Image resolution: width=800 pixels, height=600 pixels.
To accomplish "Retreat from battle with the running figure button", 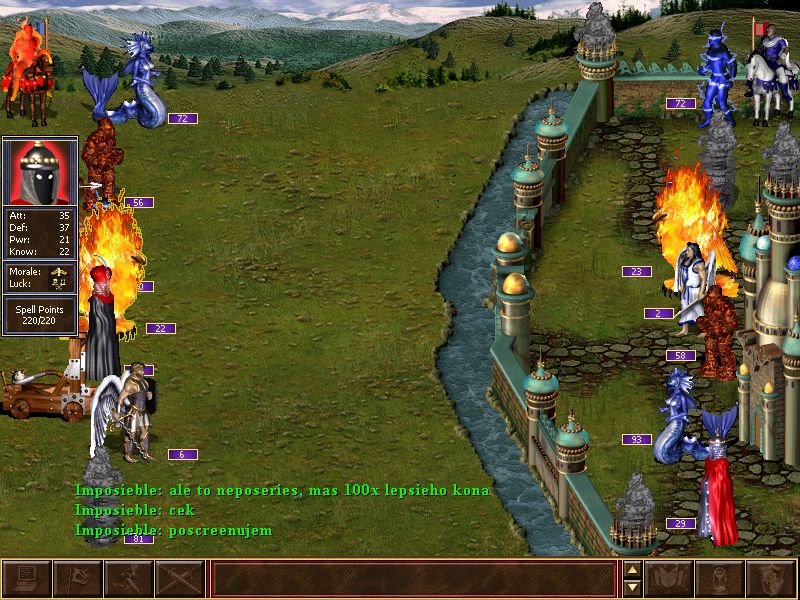I will click(128, 579).
